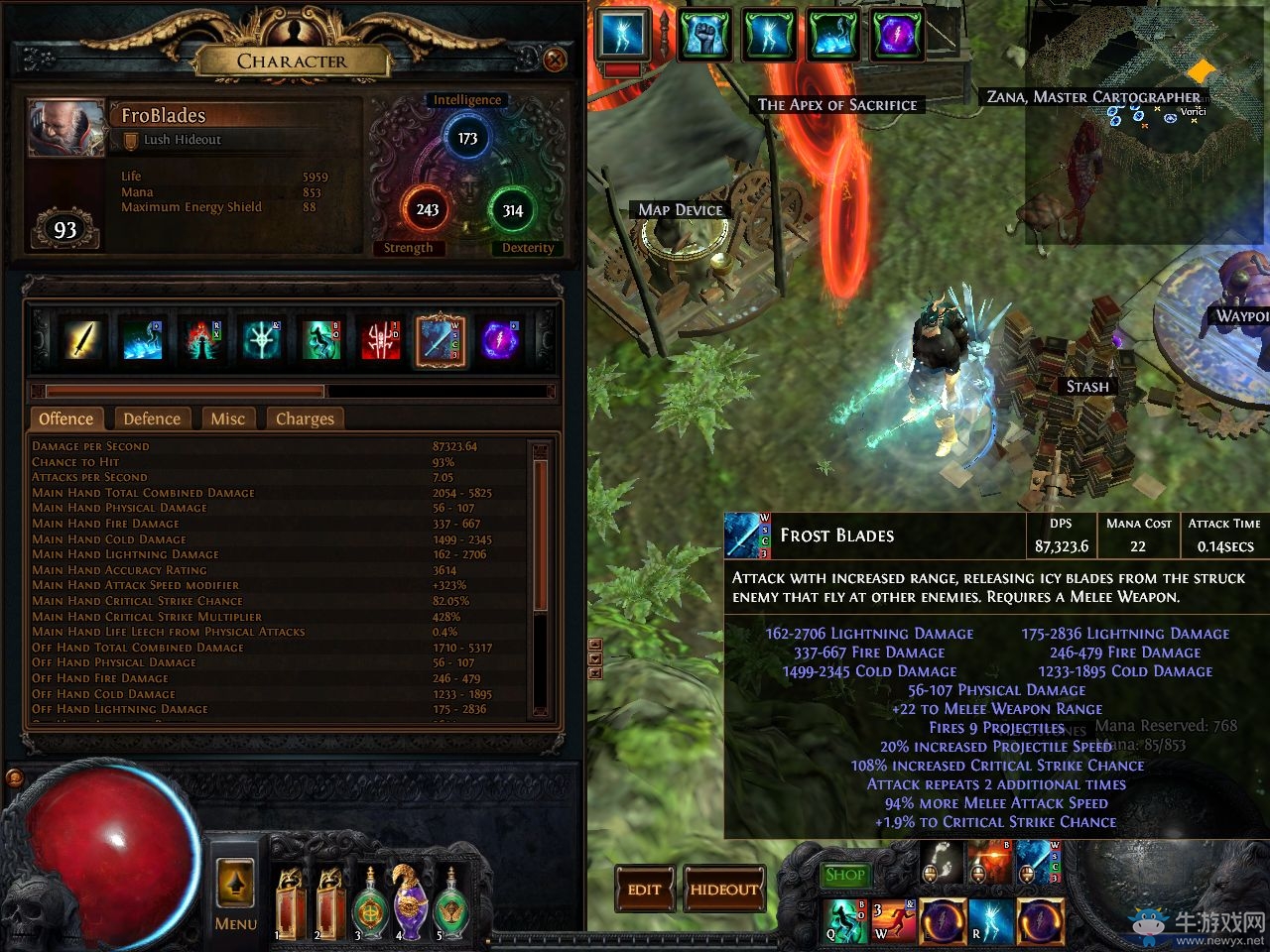1270x952 pixels.
Task: Show the Charges tab
Action: pyautogui.click(x=305, y=418)
